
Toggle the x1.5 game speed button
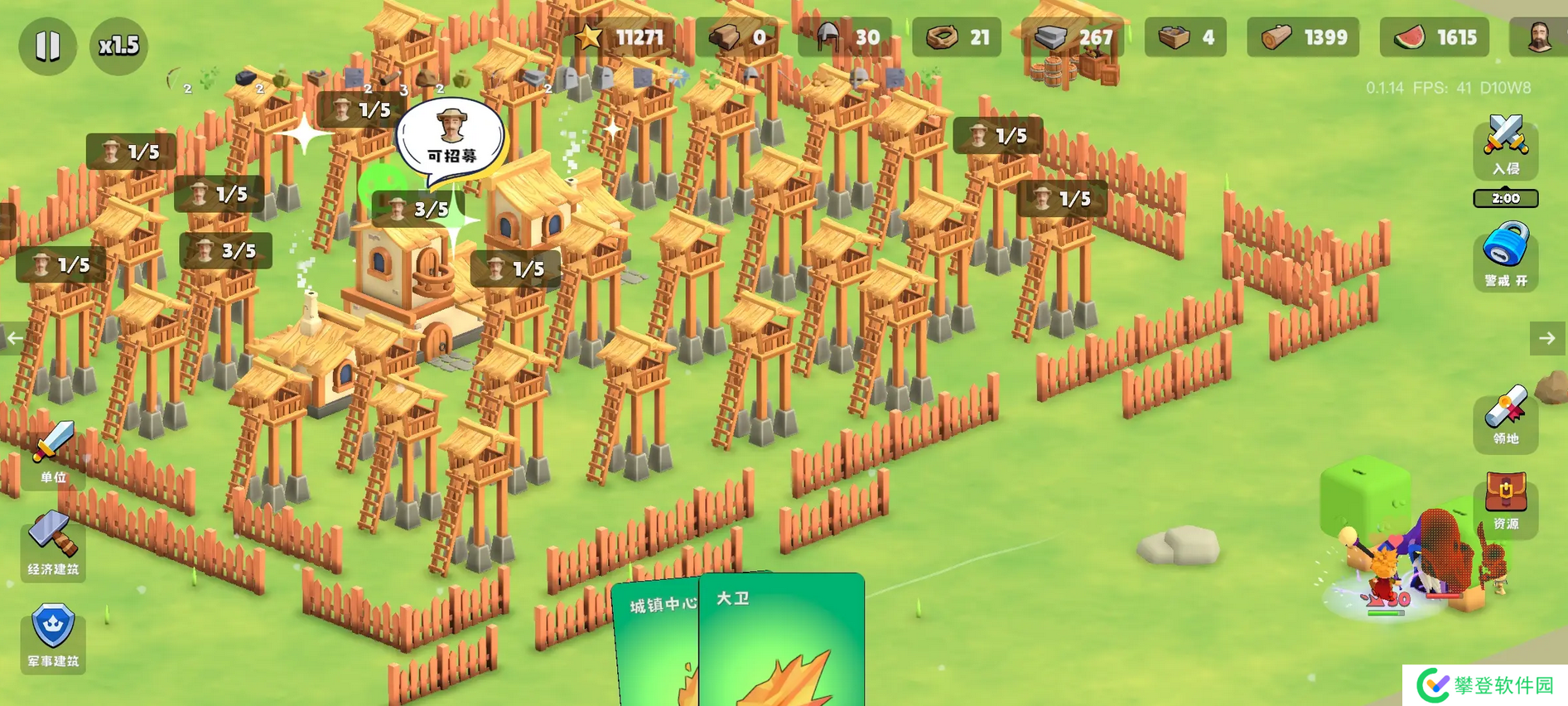click(x=118, y=46)
